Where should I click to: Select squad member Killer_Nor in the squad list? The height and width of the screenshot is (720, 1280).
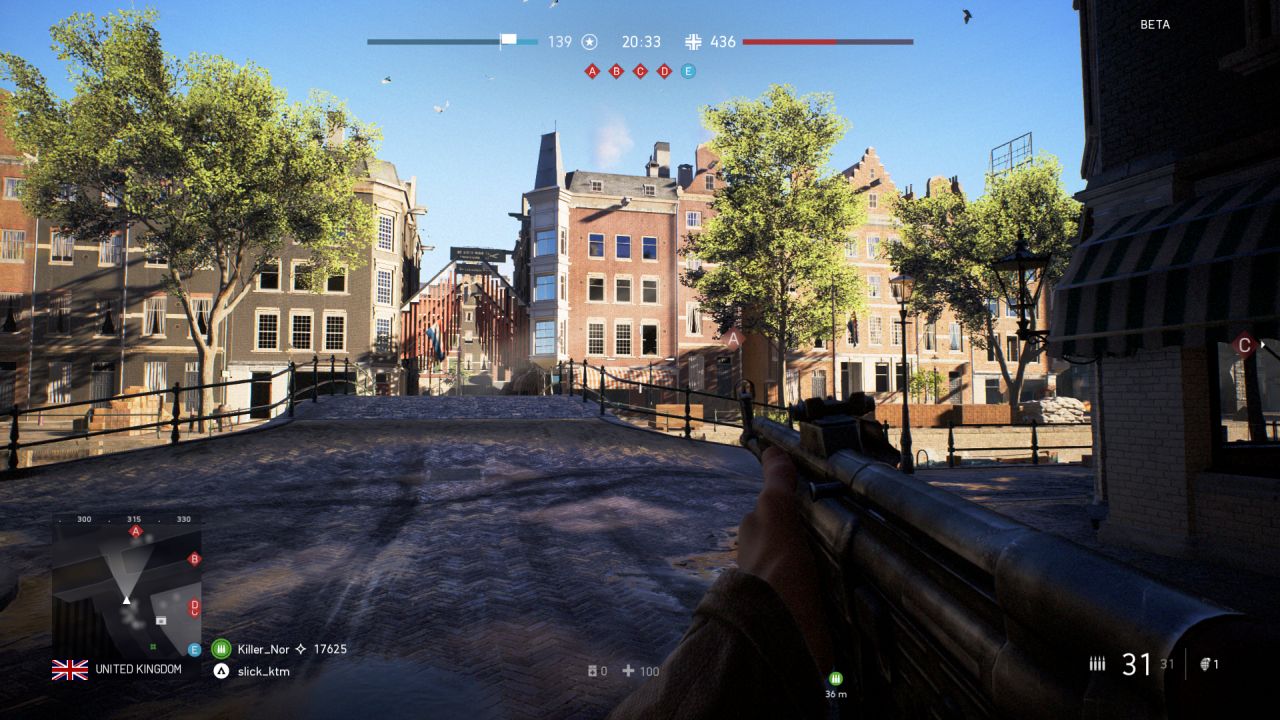pyautogui.click(x=262, y=649)
